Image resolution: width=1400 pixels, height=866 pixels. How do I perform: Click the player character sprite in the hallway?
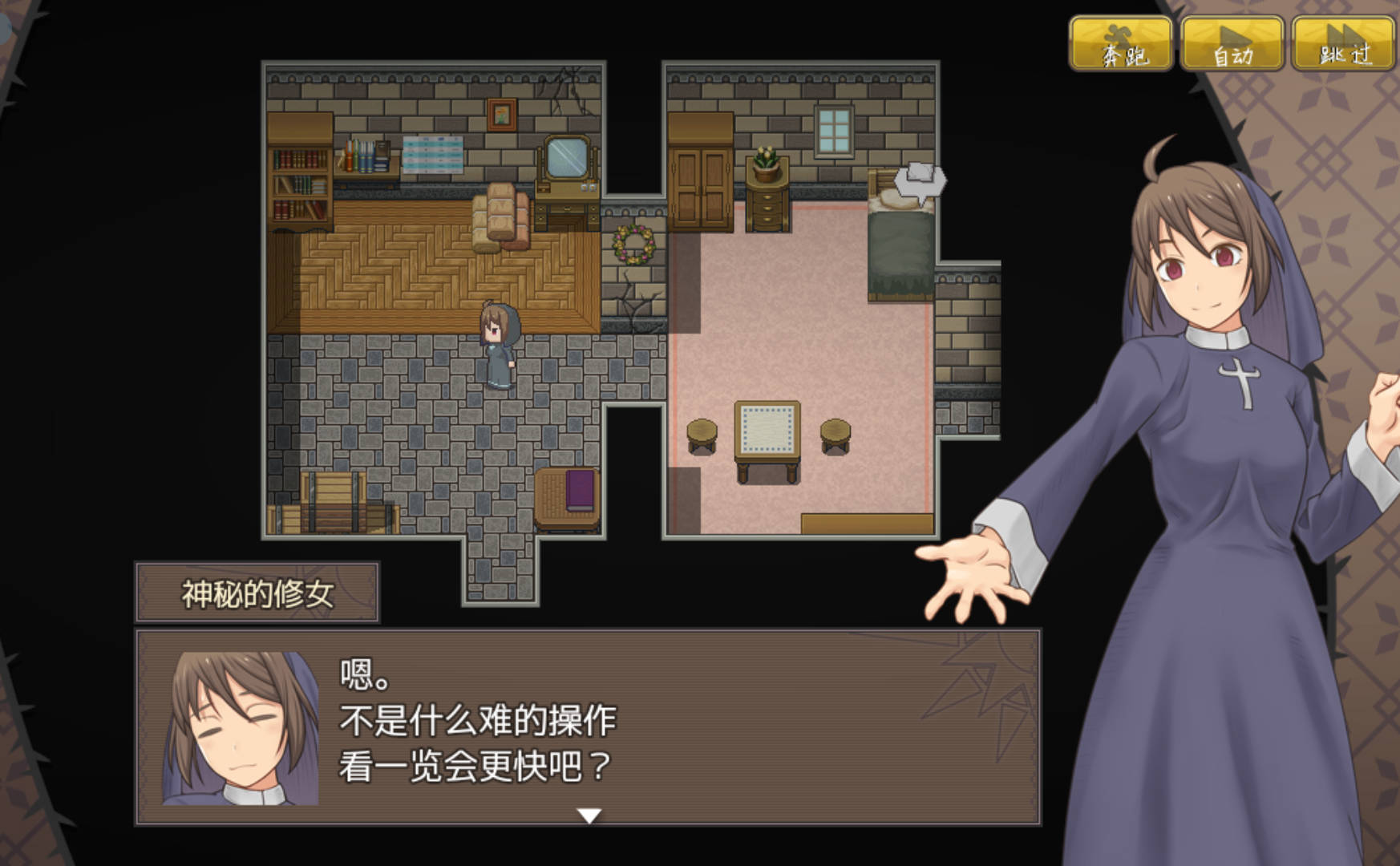point(497,345)
